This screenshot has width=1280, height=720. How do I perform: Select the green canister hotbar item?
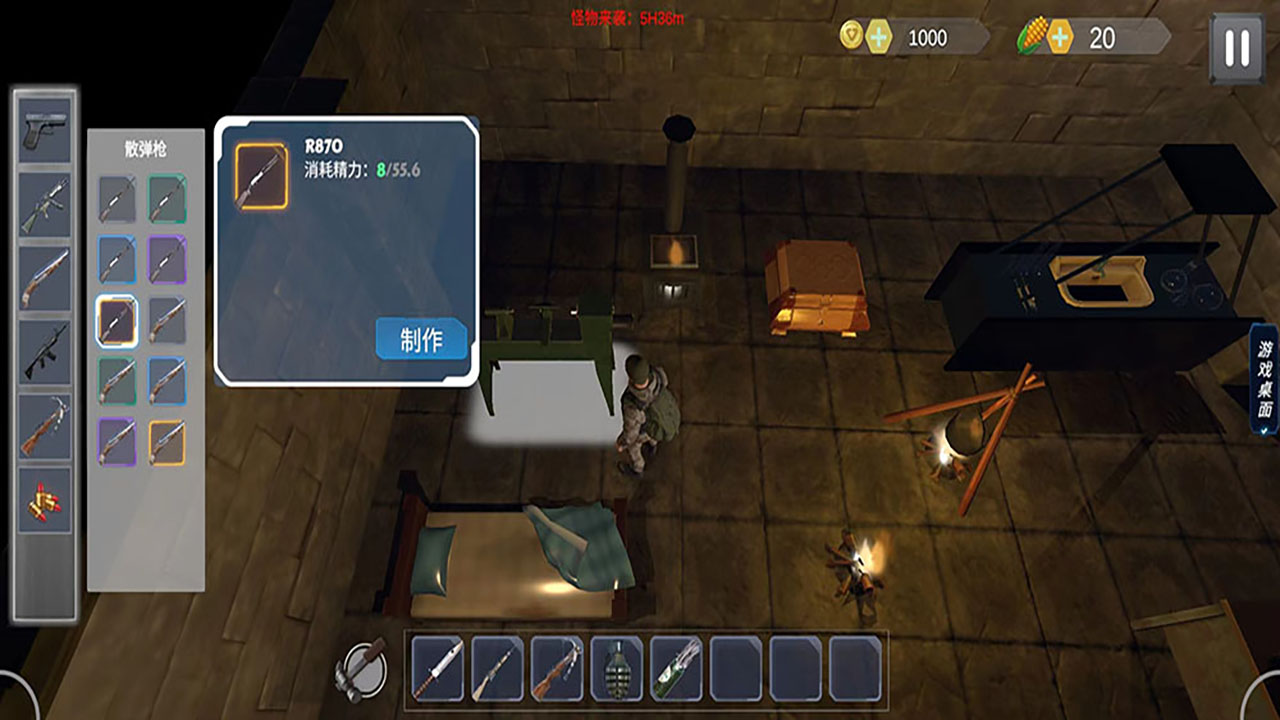(676, 668)
